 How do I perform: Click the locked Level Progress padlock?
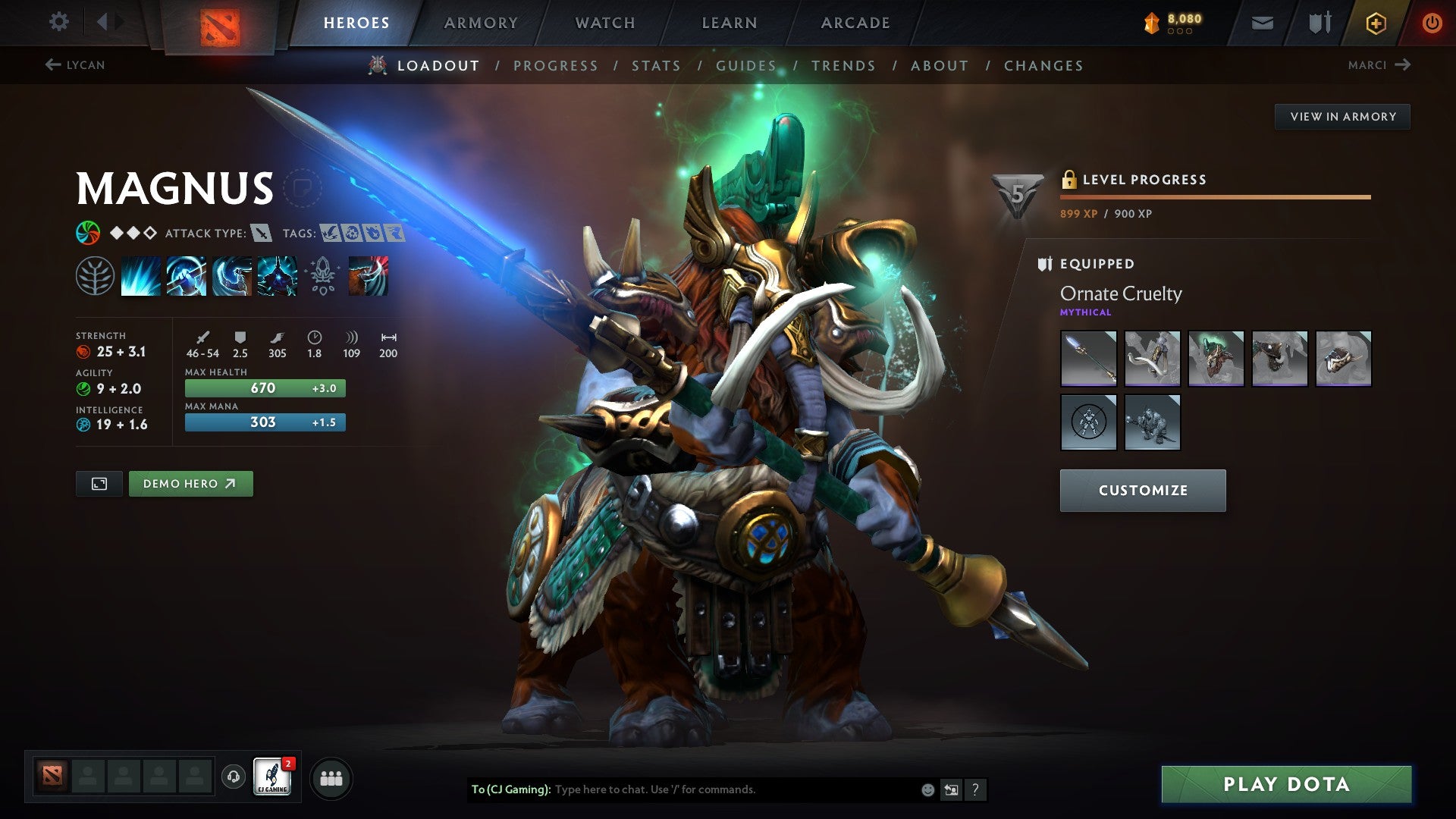[x=1070, y=180]
